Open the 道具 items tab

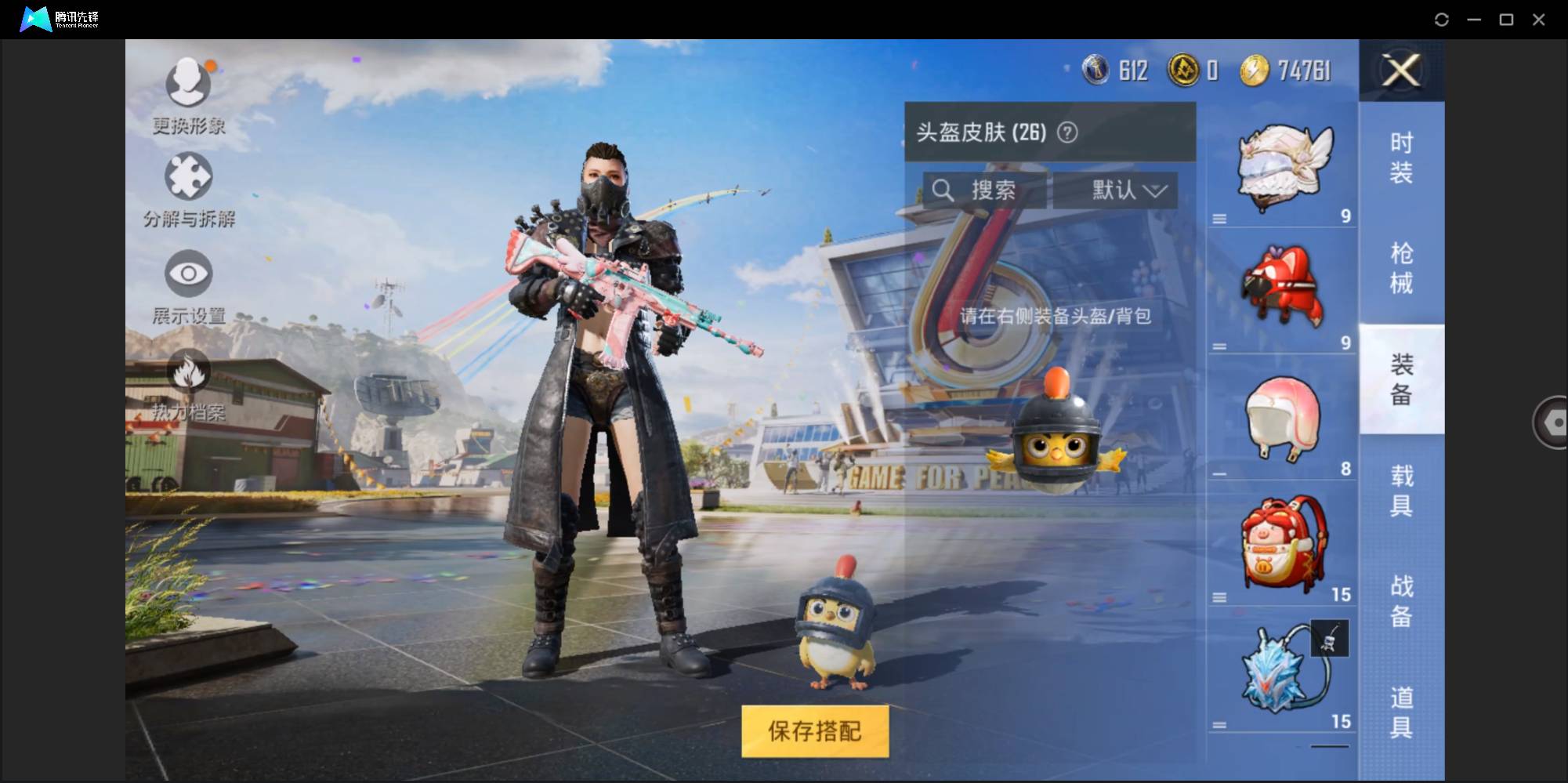tap(1403, 712)
